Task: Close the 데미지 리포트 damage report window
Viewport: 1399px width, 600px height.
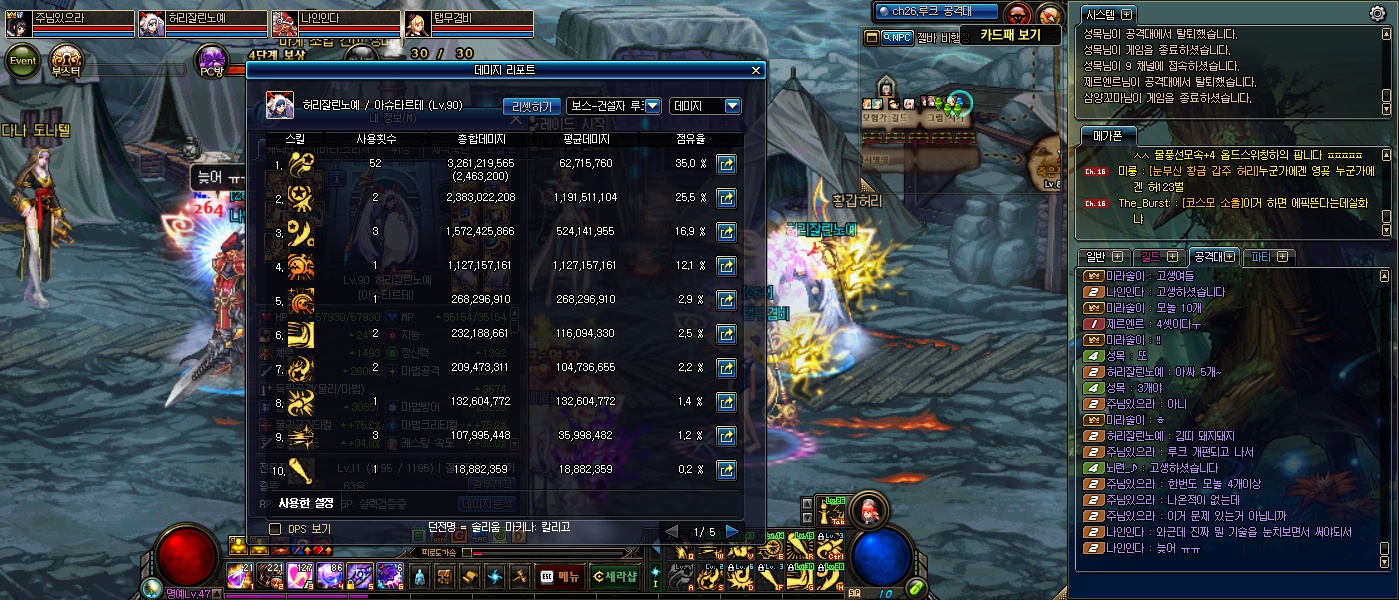Action: click(756, 70)
